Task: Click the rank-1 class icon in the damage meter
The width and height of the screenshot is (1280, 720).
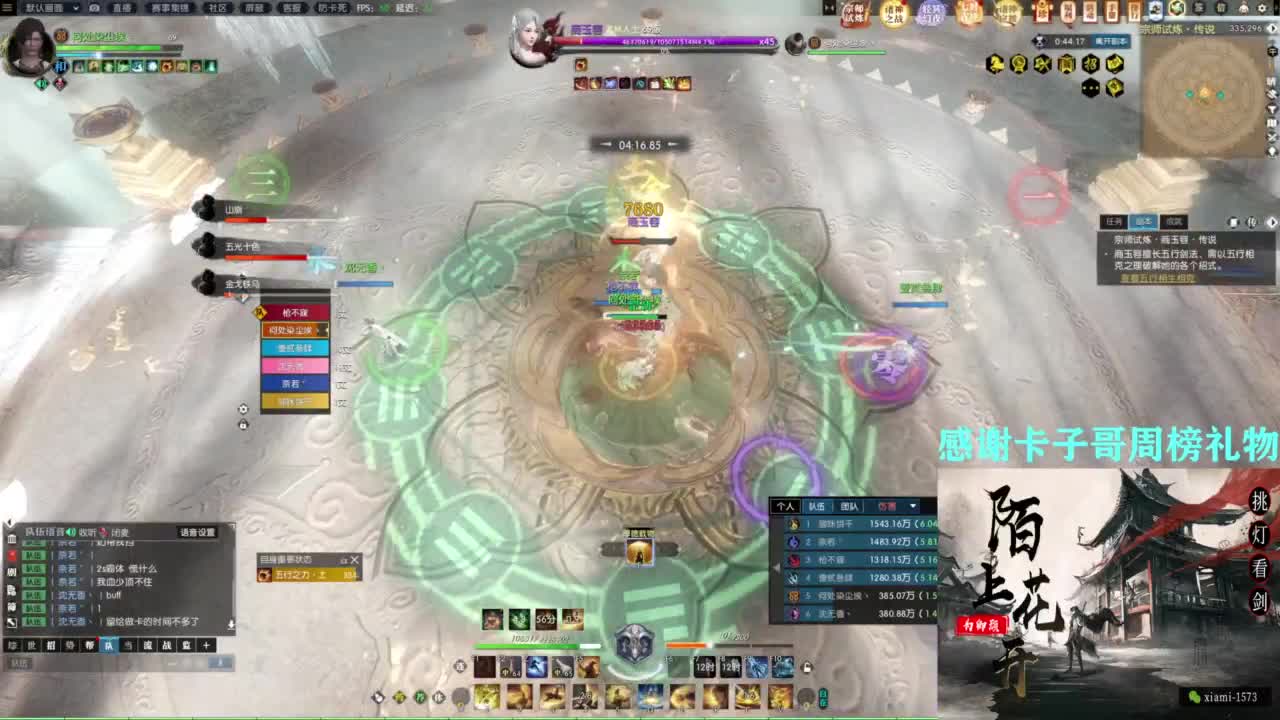Action: pos(793,524)
